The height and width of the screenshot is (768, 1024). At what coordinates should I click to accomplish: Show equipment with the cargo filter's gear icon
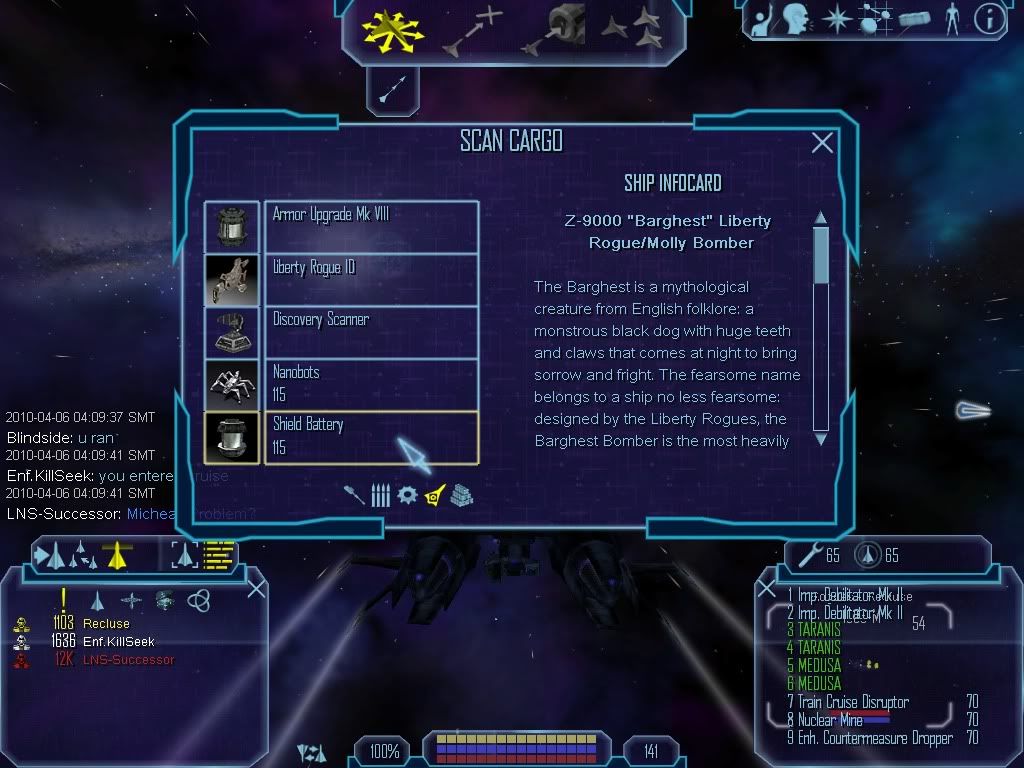(407, 495)
